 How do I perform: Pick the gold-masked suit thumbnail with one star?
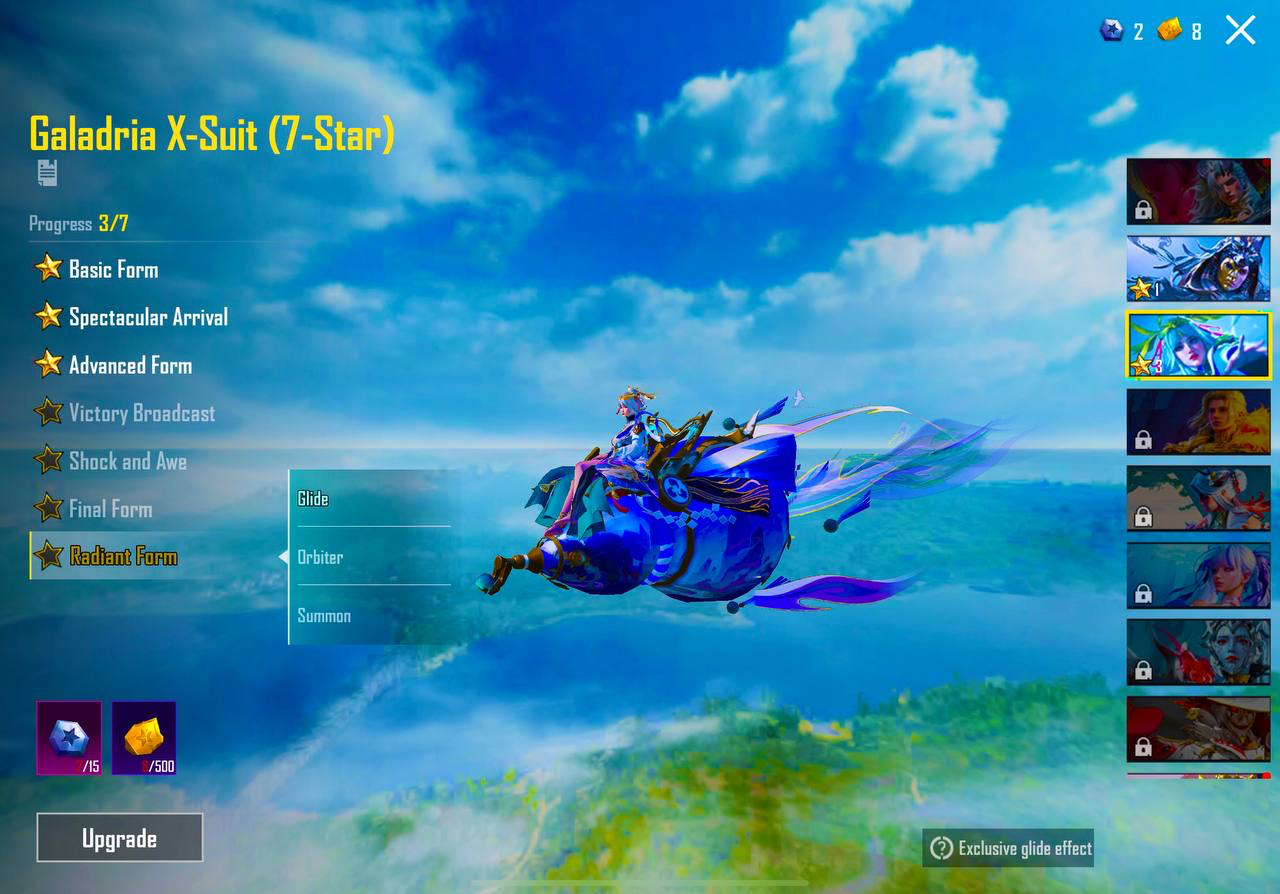(x=1198, y=269)
